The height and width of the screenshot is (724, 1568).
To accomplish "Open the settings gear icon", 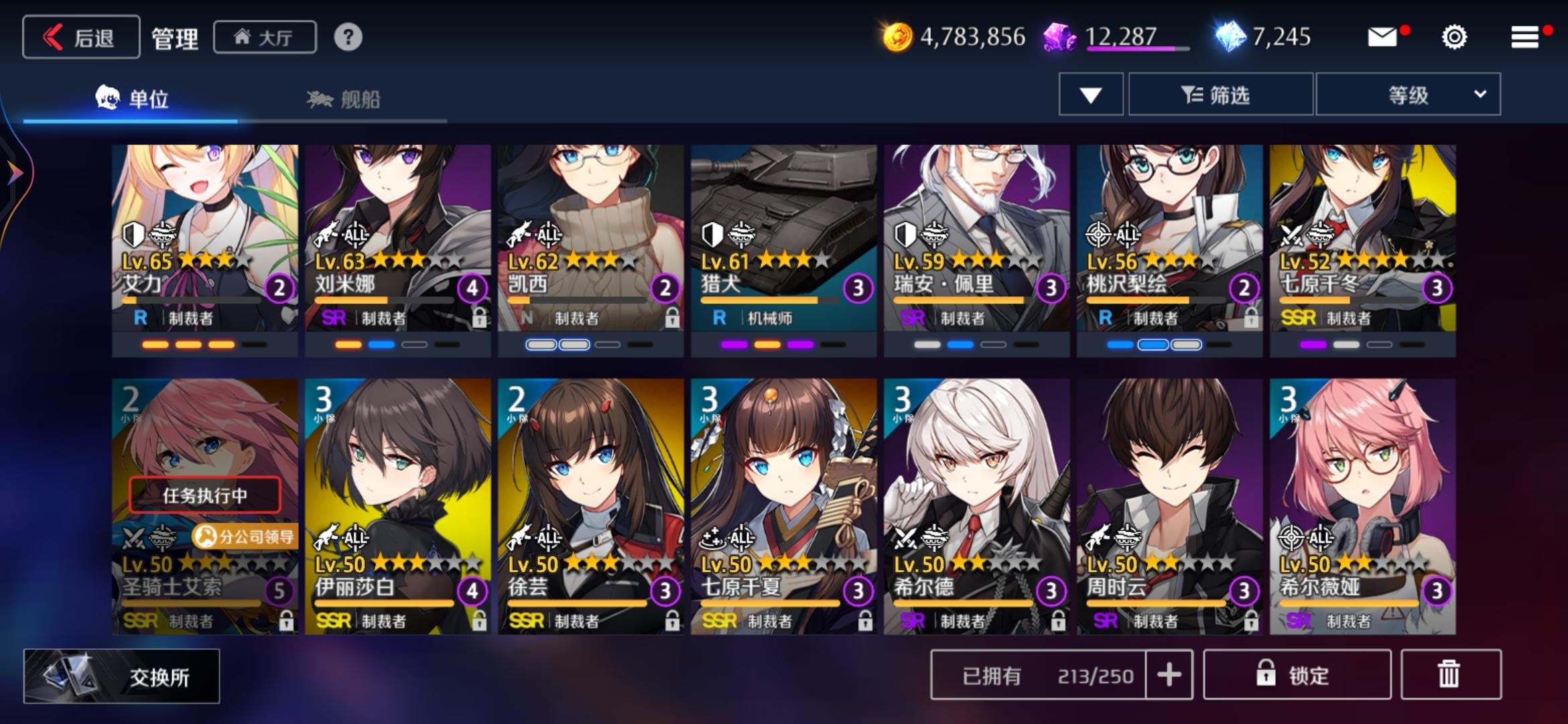I will [1453, 37].
